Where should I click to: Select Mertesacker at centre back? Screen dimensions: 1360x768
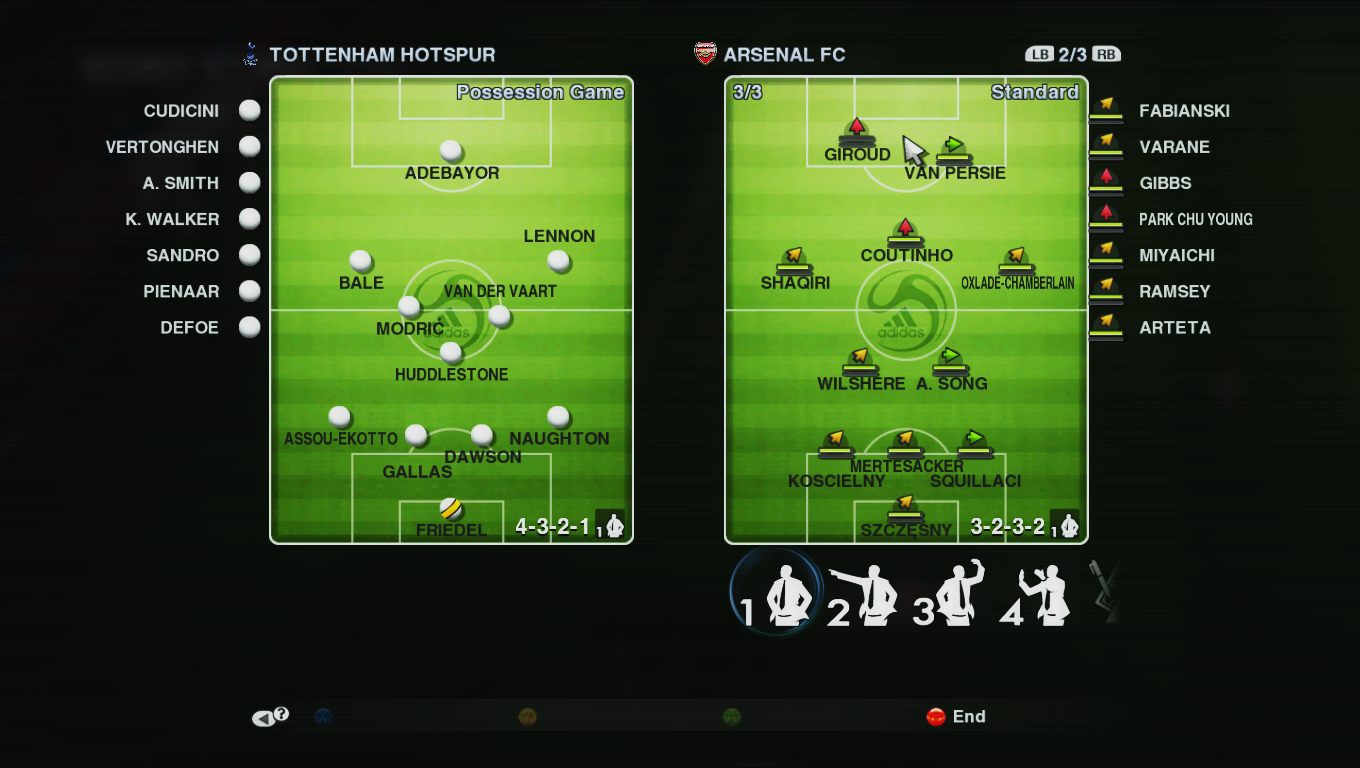tap(905, 444)
